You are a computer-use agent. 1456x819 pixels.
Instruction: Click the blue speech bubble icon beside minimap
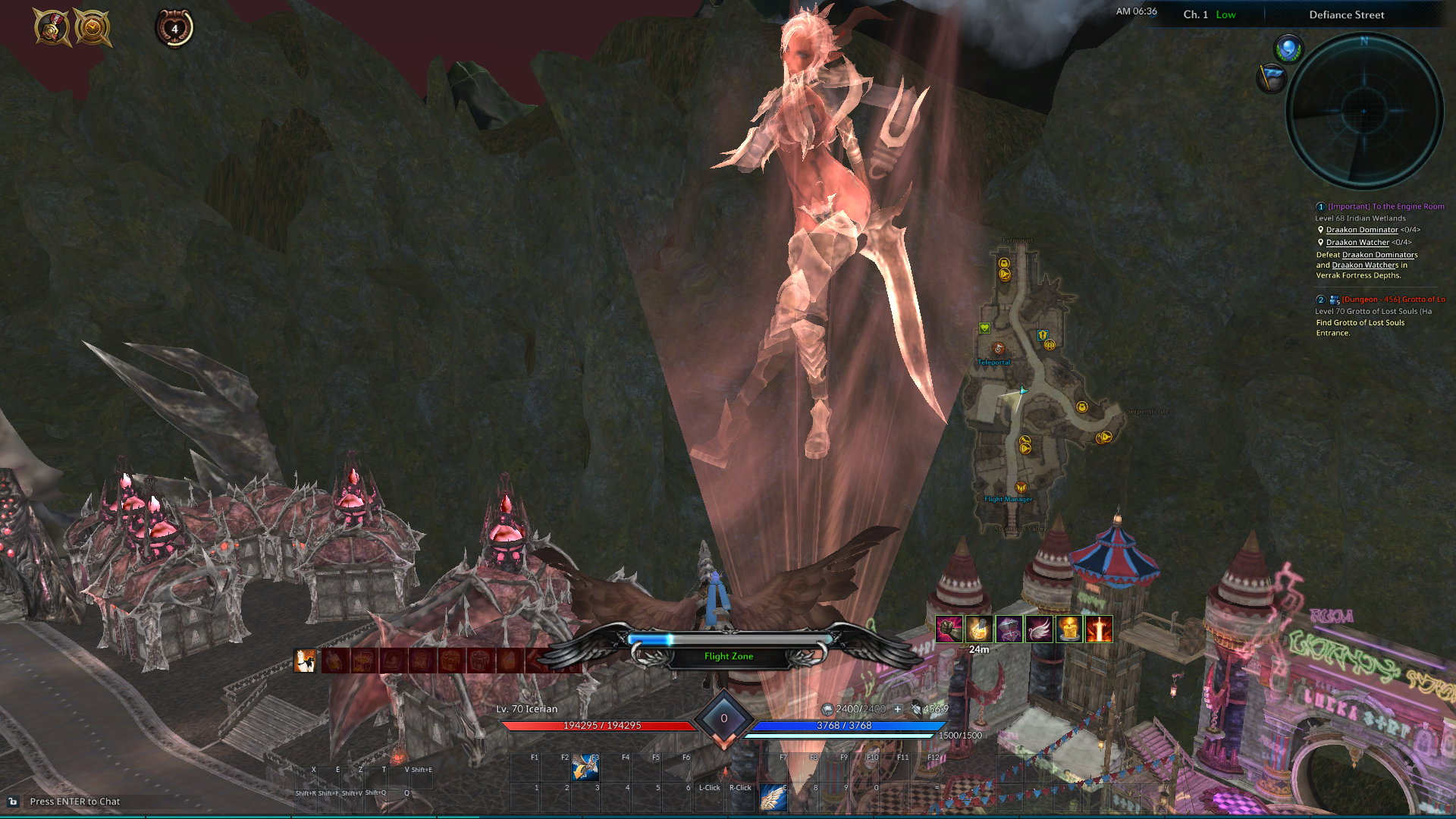[x=1287, y=50]
